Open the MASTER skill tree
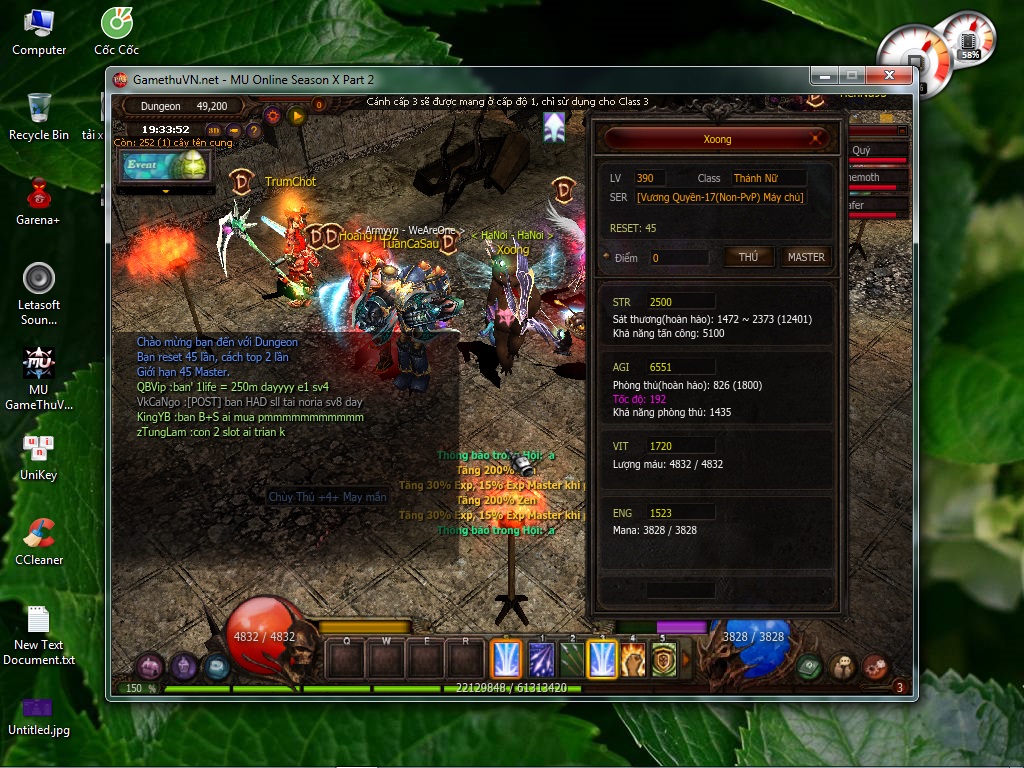Image resolution: width=1024 pixels, height=768 pixels. (805, 257)
